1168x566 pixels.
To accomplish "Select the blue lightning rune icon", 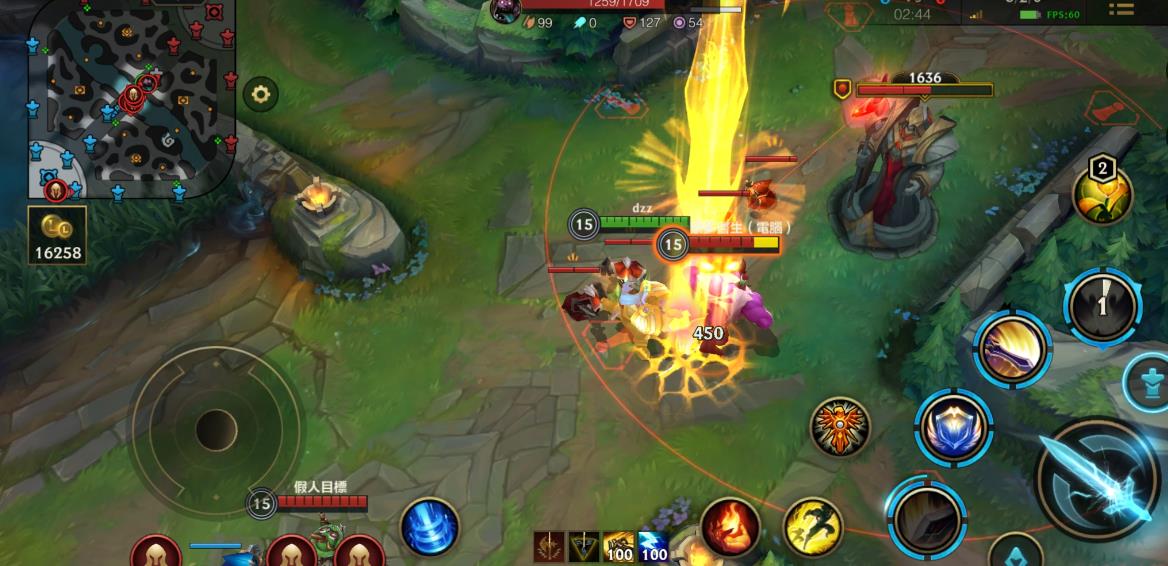I will pyautogui.click(x=653, y=547).
